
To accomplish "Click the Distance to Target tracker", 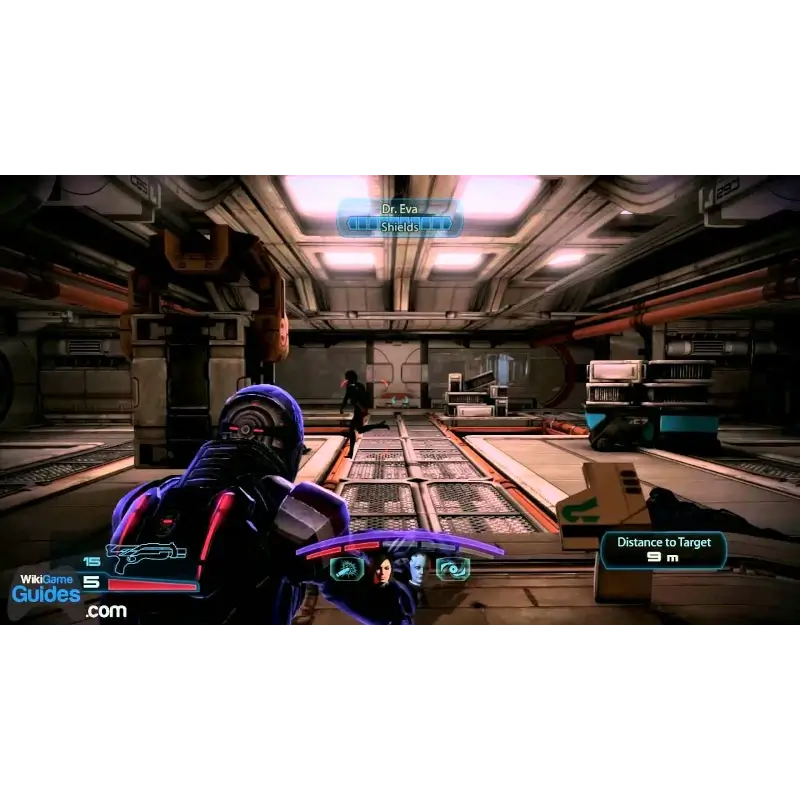I will click(662, 549).
